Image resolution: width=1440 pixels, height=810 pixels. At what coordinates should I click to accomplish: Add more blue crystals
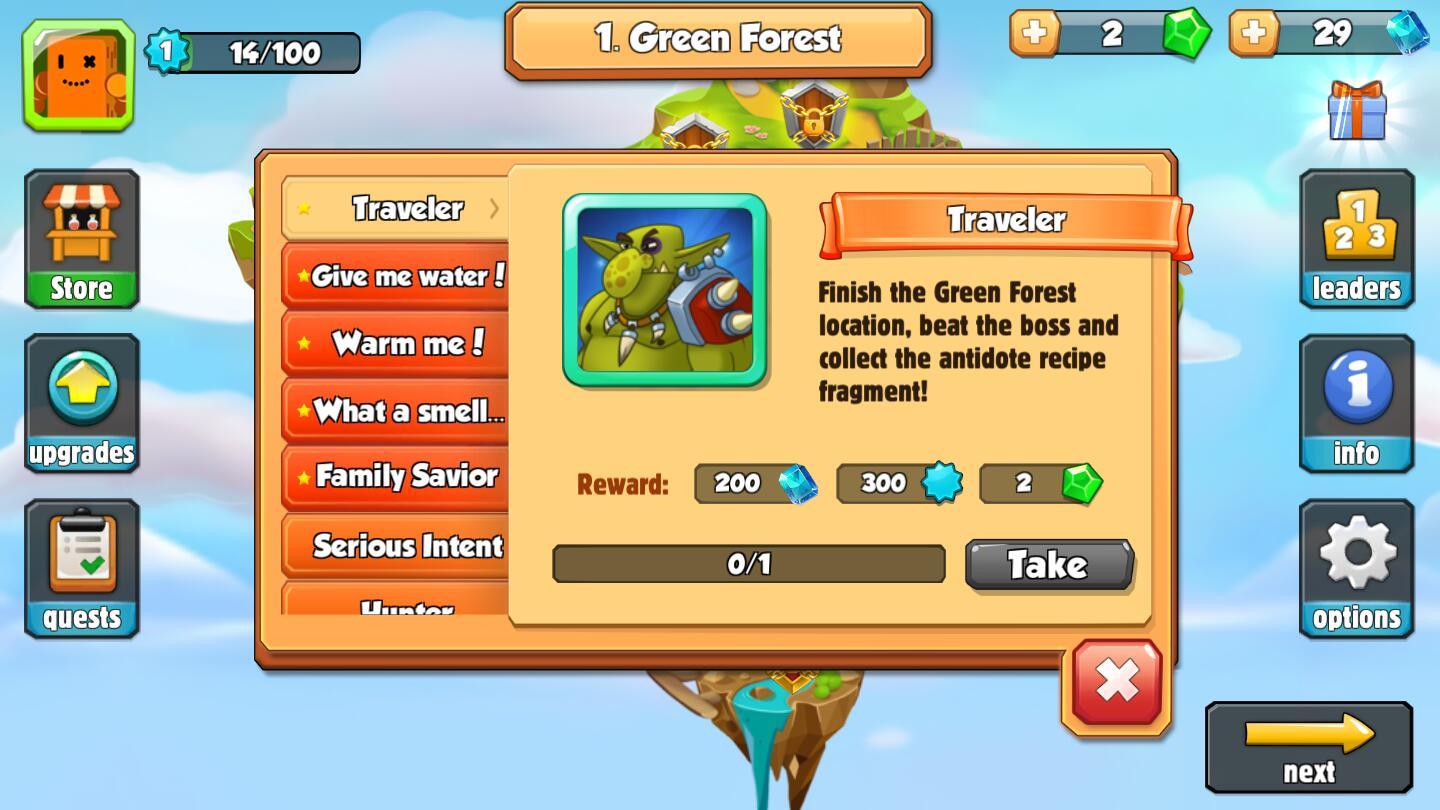tap(1254, 33)
